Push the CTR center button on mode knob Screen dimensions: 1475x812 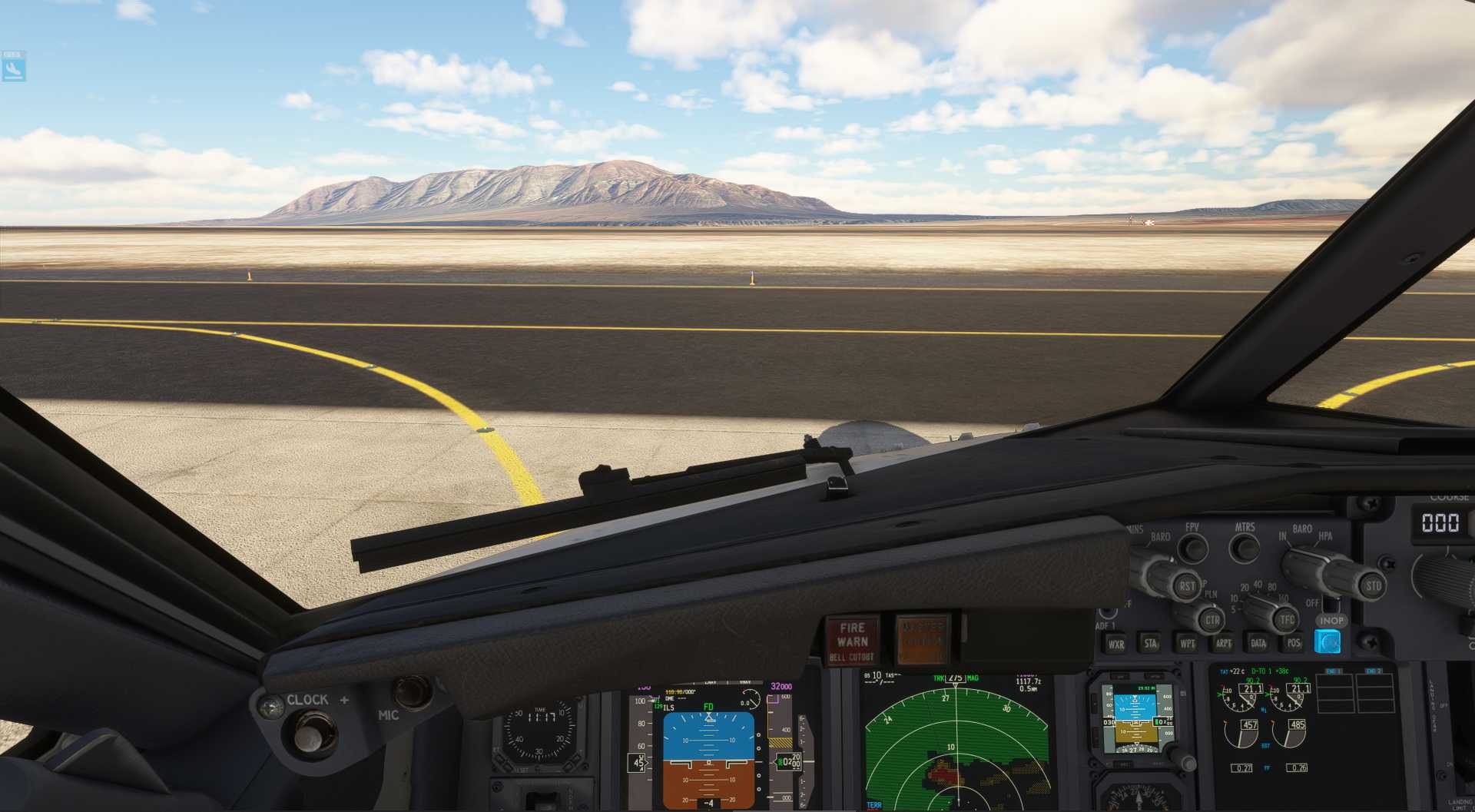point(1212,619)
